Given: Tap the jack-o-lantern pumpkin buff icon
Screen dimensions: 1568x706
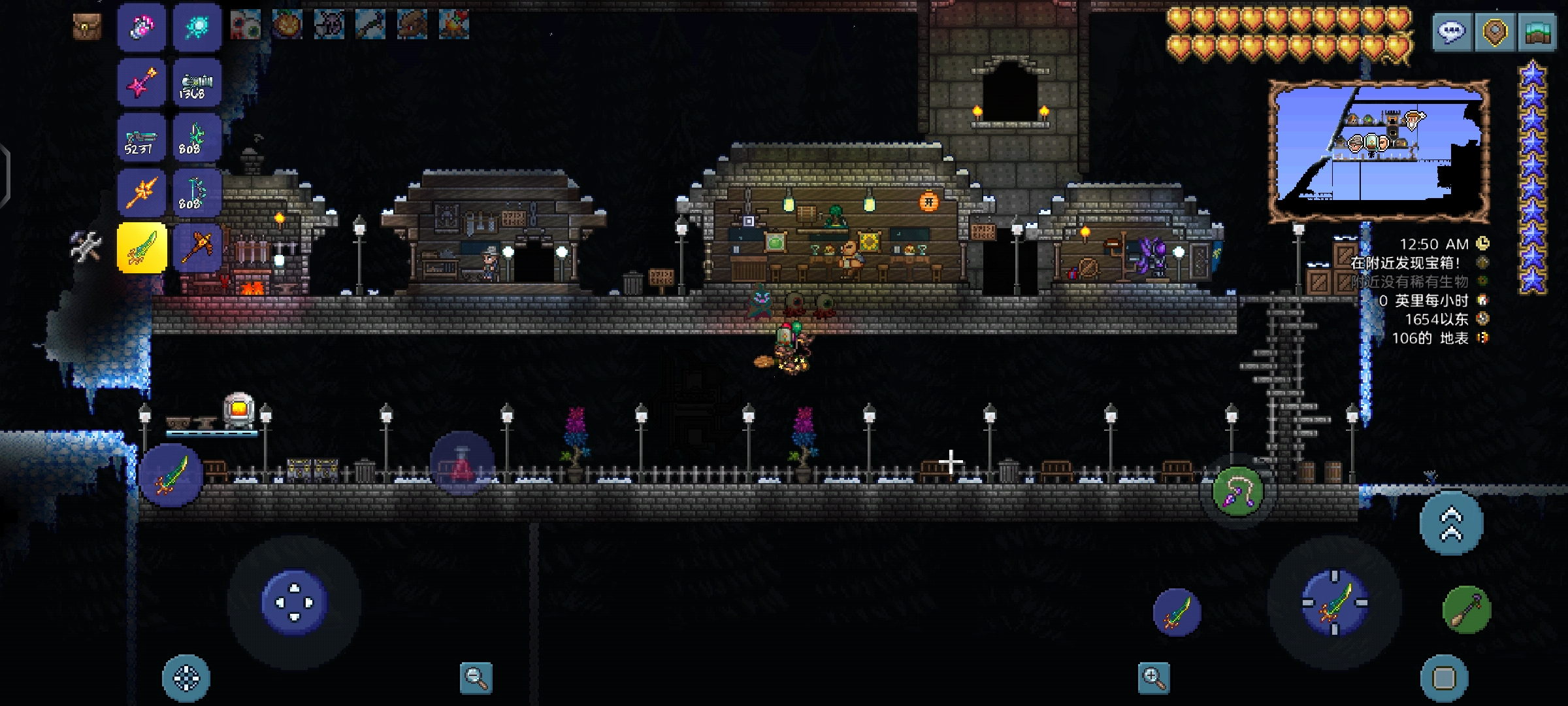Looking at the screenshot, I should tap(287, 25).
